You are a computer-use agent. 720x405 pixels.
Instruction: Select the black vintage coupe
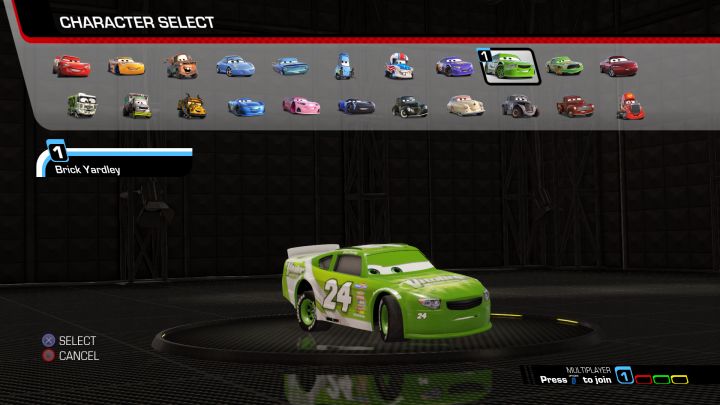(x=409, y=104)
